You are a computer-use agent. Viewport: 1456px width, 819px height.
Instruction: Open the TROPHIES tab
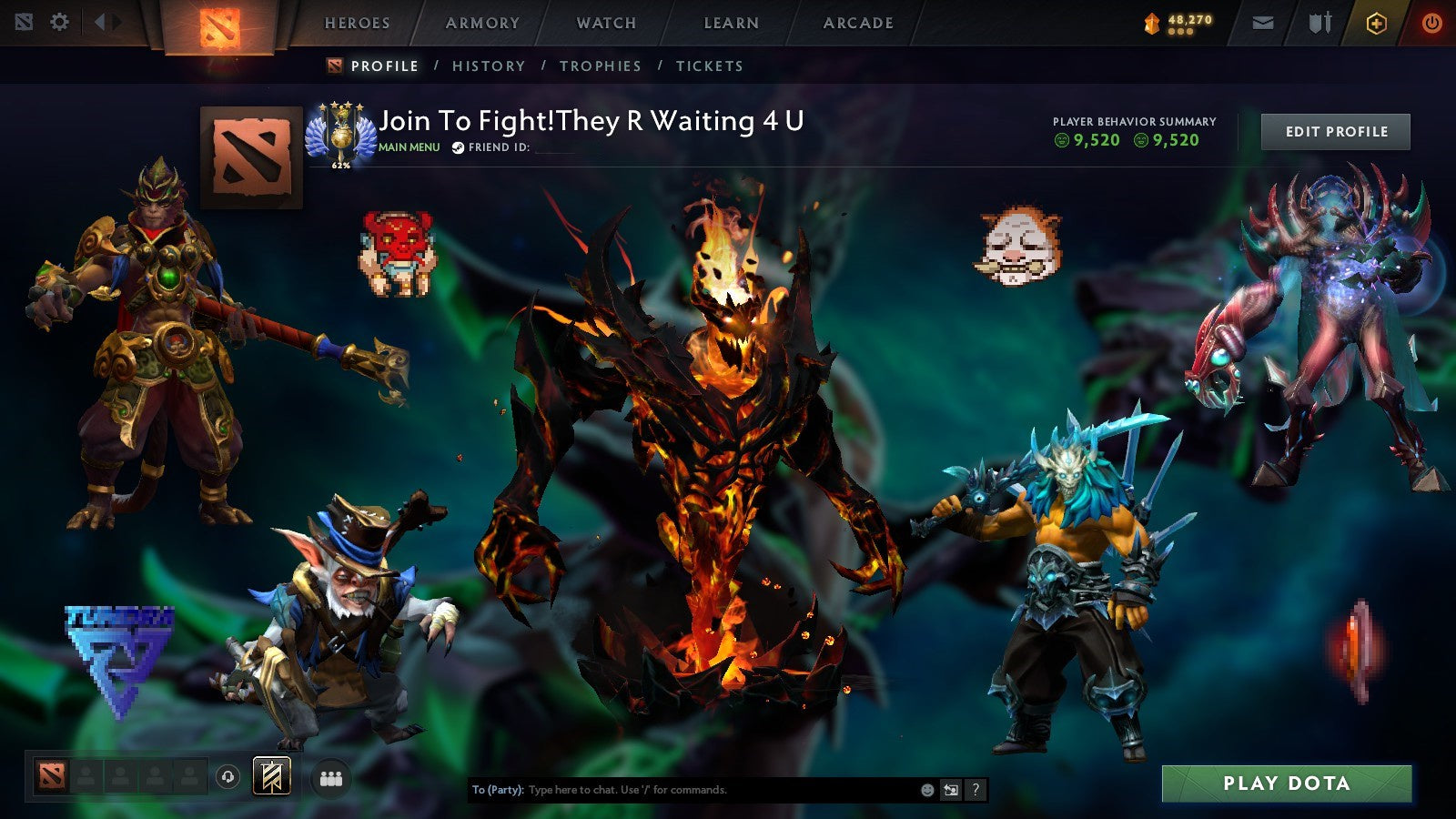[x=600, y=66]
